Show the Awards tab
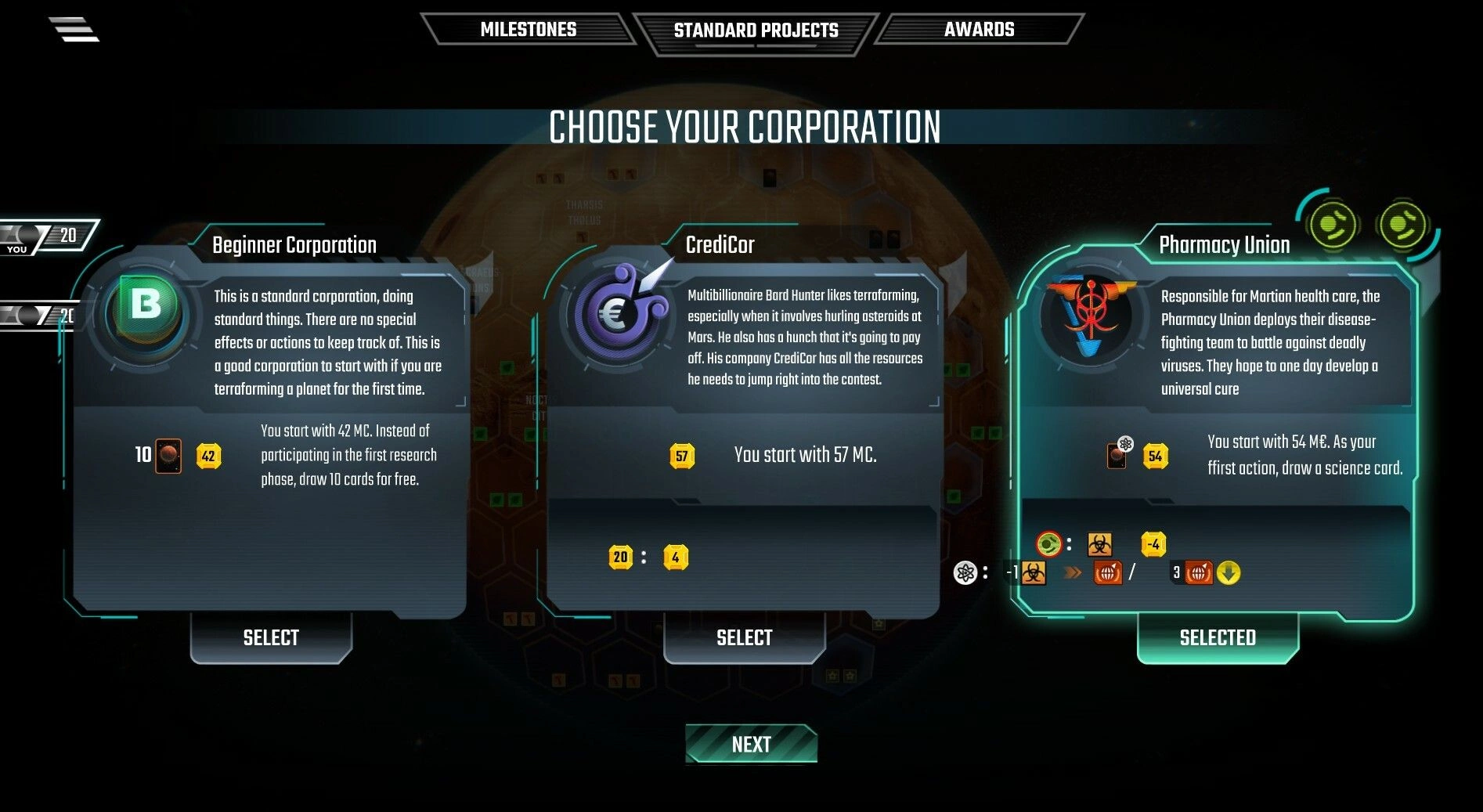Viewport: 1483px width, 812px height. click(979, 30)
